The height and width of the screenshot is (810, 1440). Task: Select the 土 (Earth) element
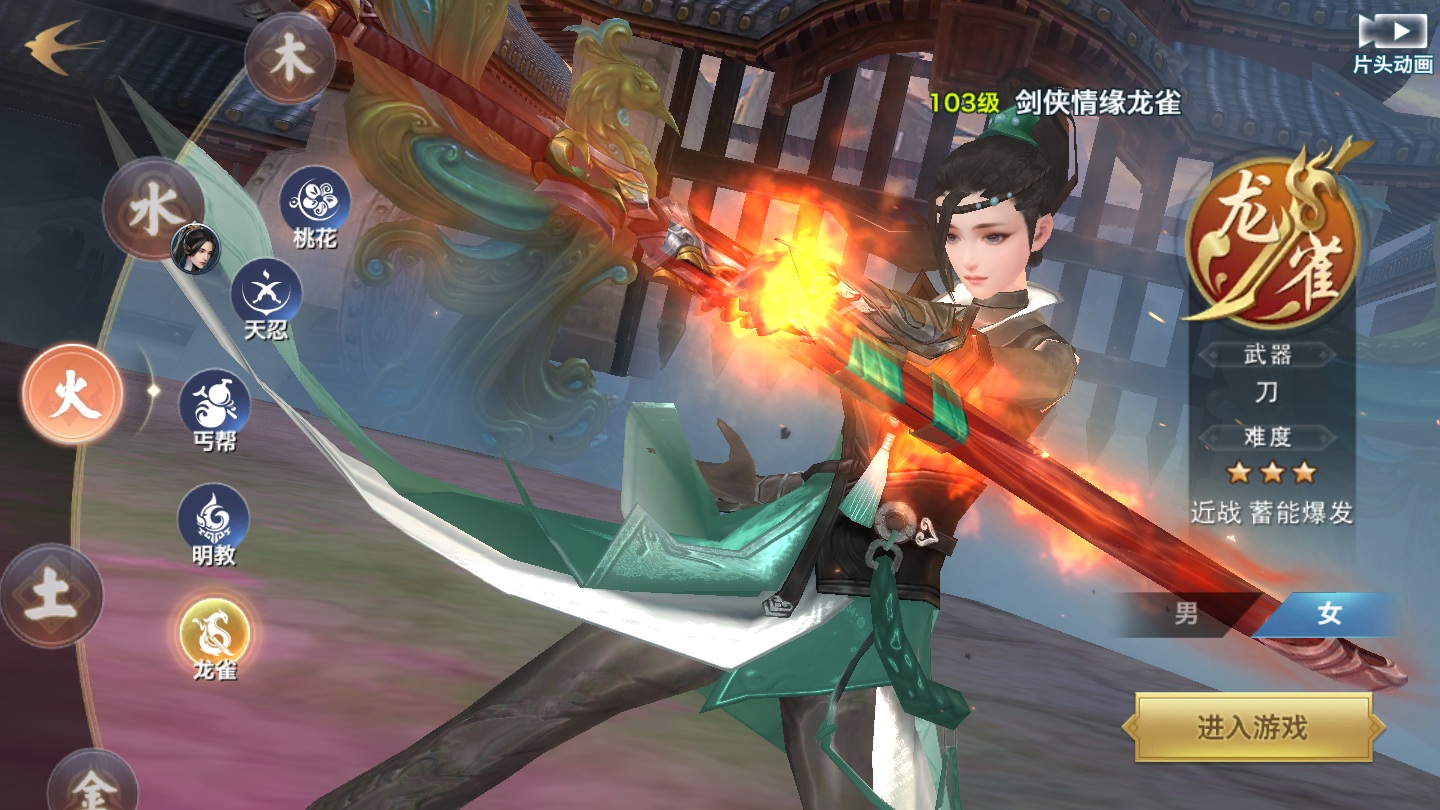pos(52,595)
